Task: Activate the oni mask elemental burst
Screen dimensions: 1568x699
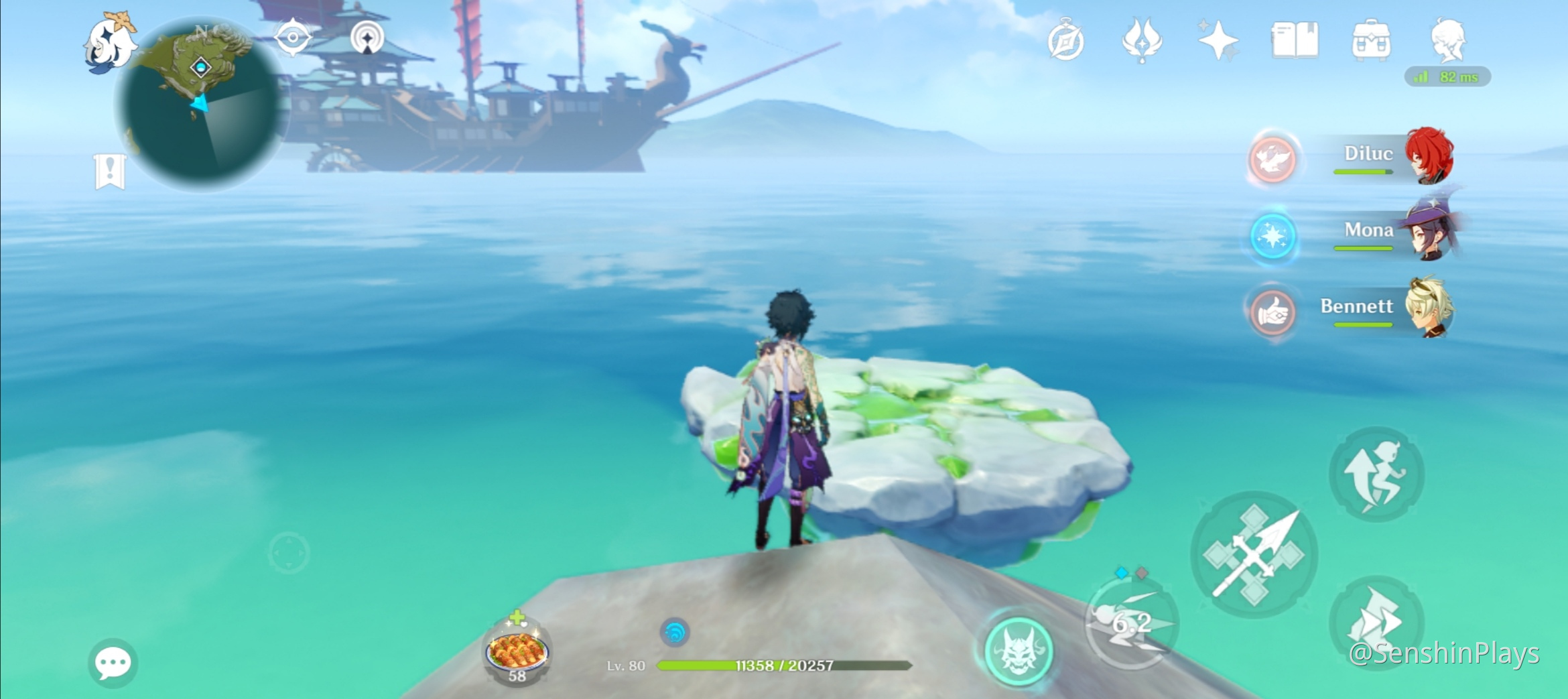Action: tap(1018, 651)
